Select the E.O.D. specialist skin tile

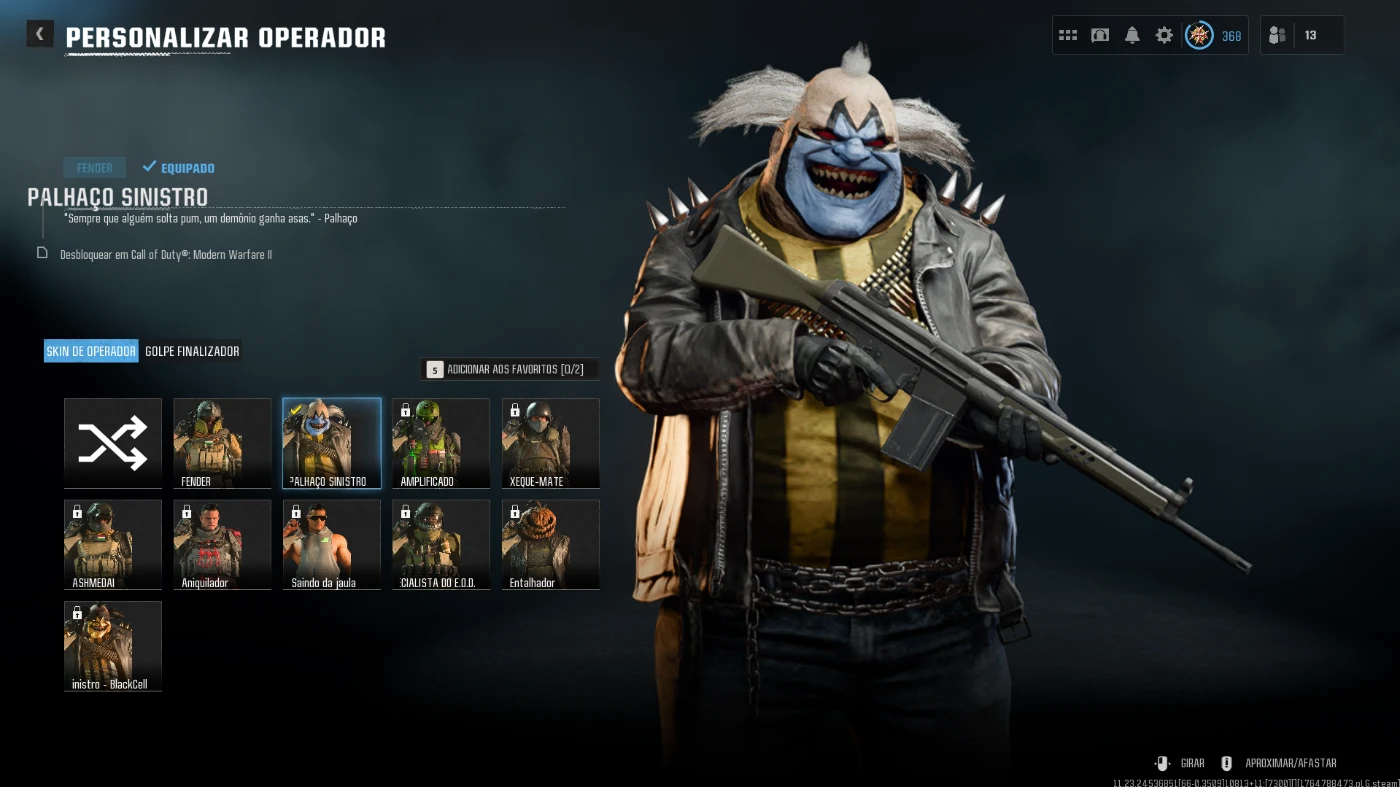[x=441, y=544]
